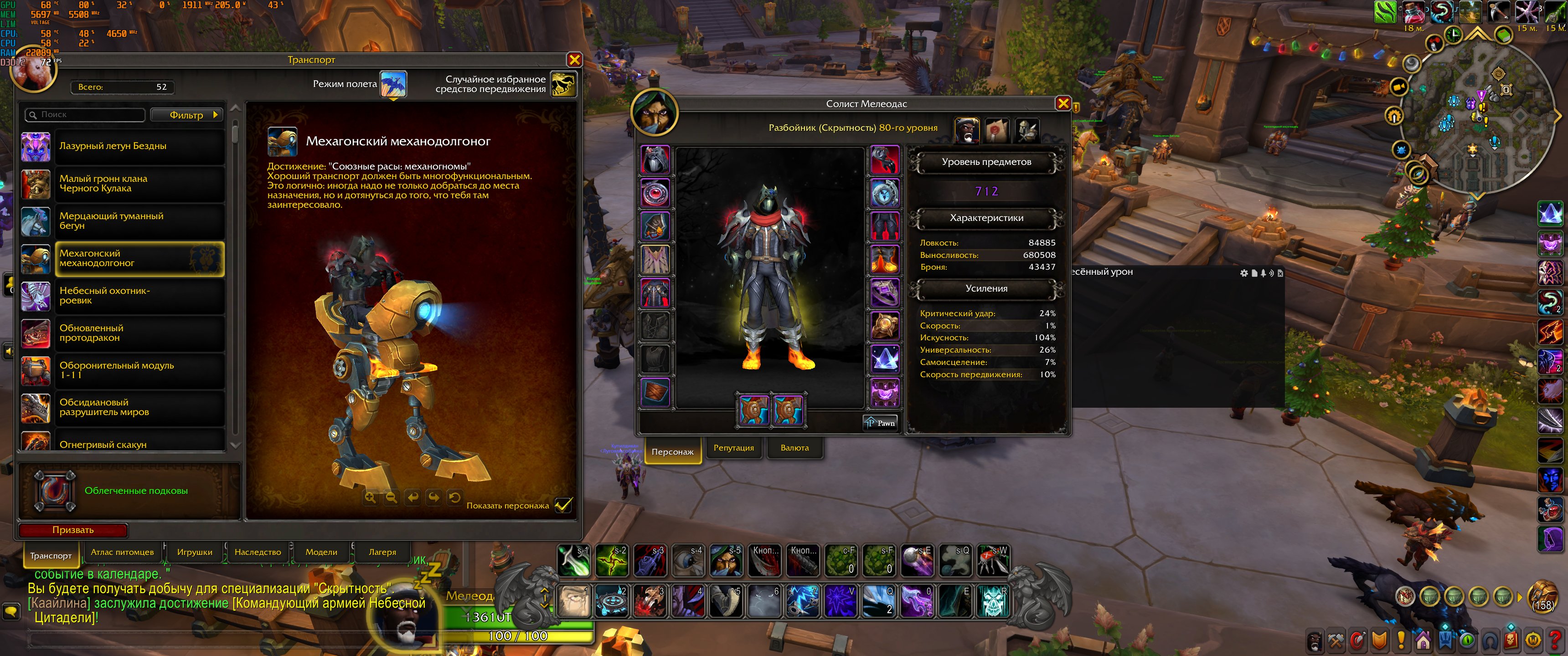The height and width of the screenshot is (656, 1568).
Task: Open the character's head equipment slot
Action: [655, 160]
